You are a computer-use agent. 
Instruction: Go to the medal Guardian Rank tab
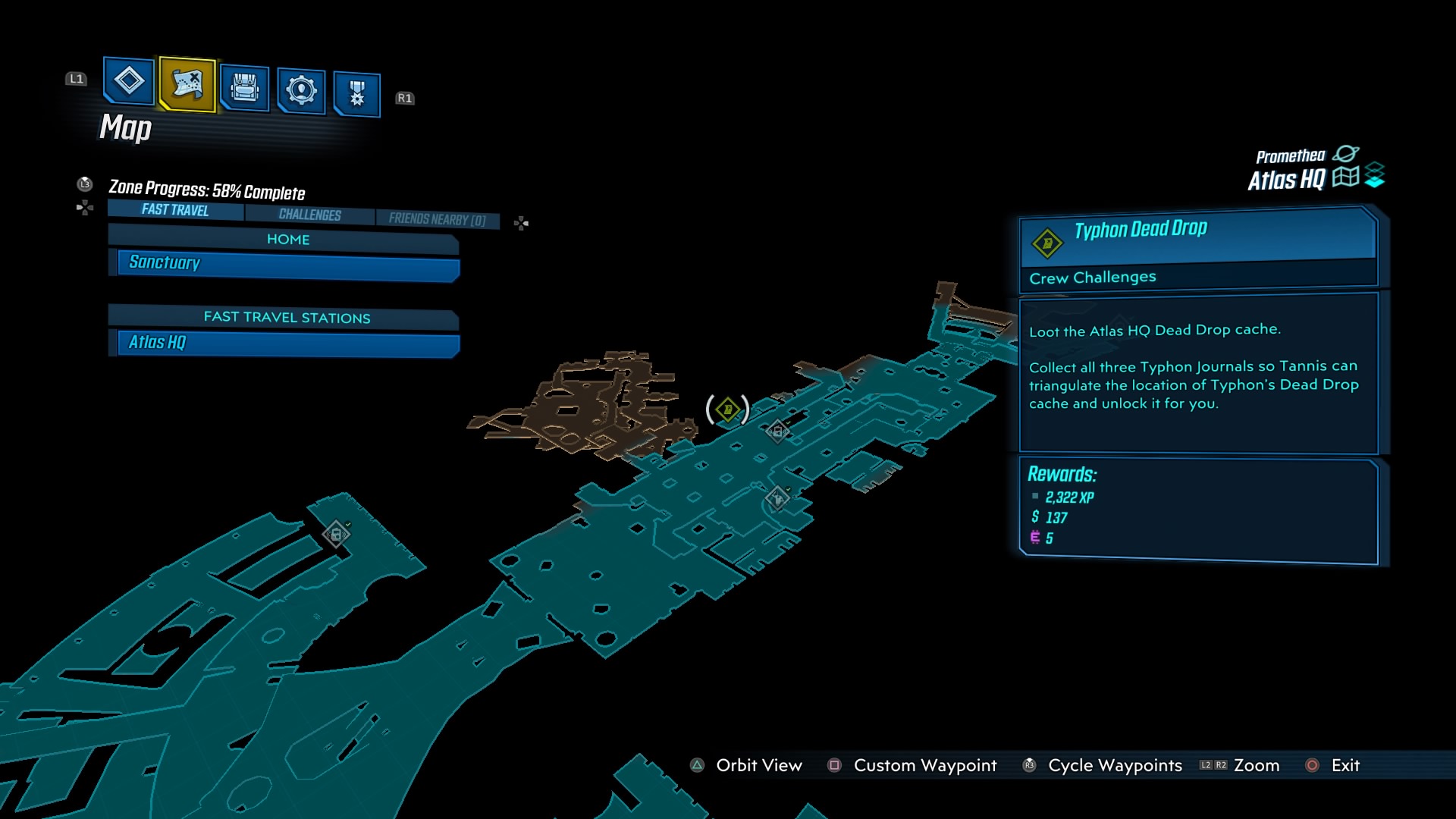(356, 95)
